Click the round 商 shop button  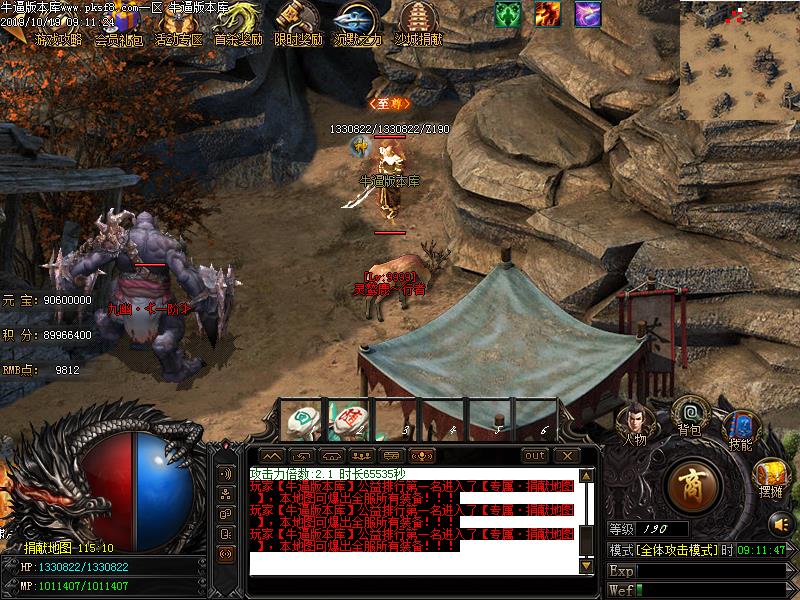[x=695, y=487]
